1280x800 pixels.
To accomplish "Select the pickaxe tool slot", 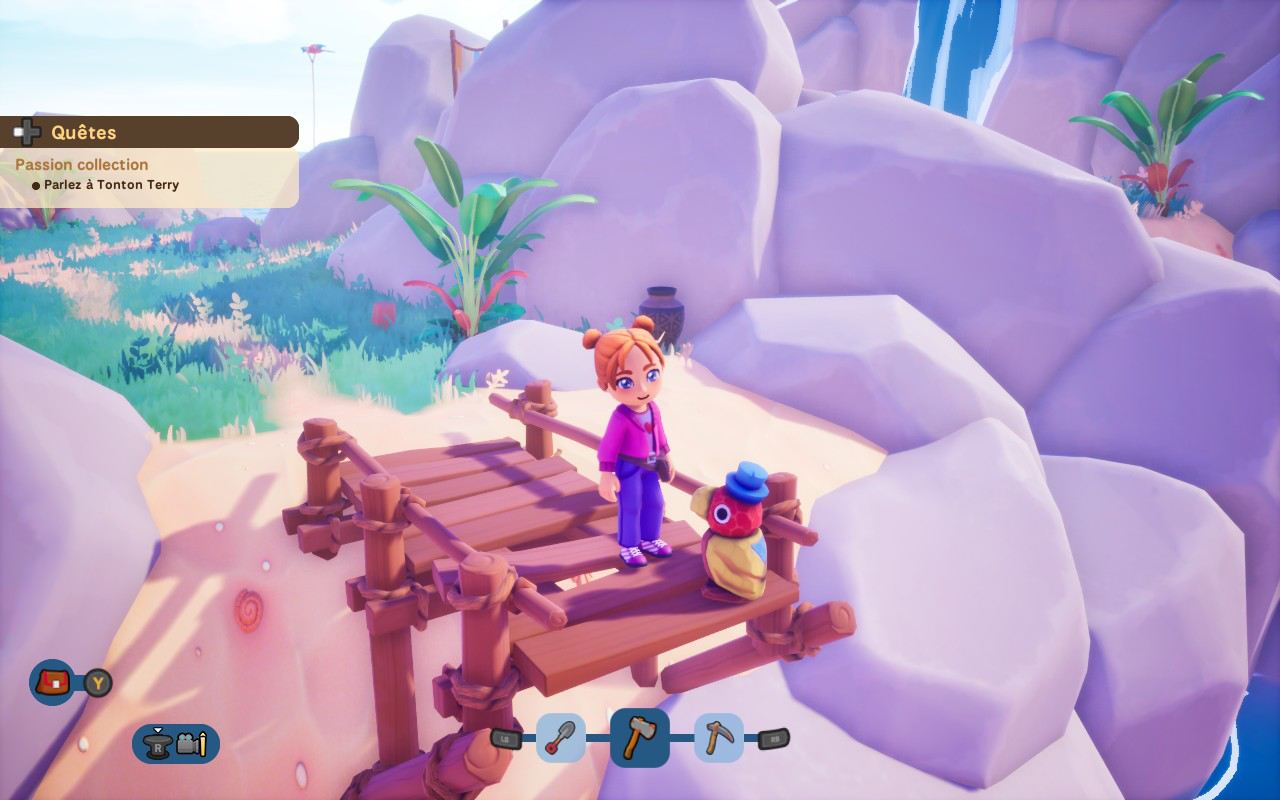I will click(x=718, y=738).
